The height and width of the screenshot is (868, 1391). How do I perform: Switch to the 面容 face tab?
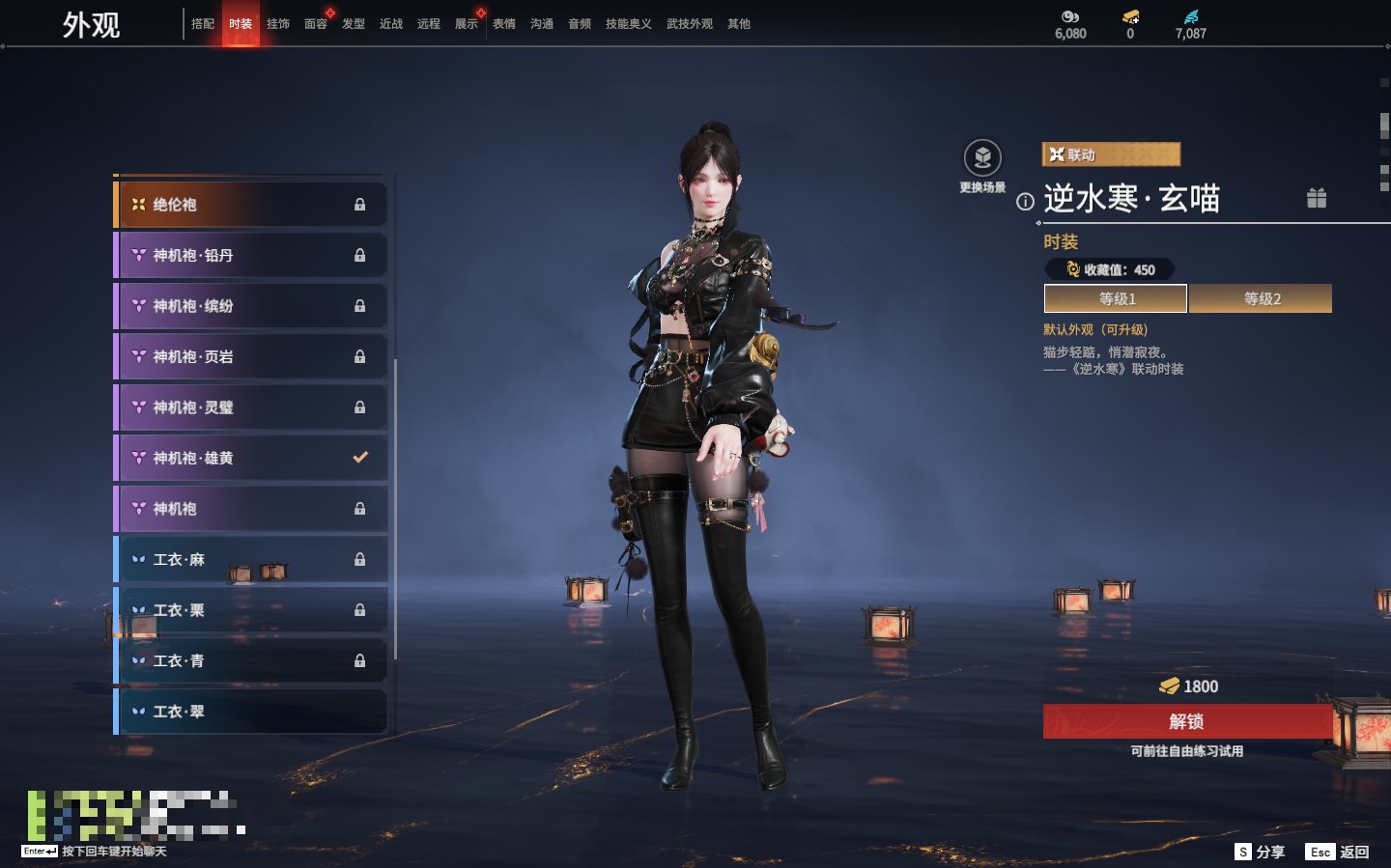(x=316, y=24)
